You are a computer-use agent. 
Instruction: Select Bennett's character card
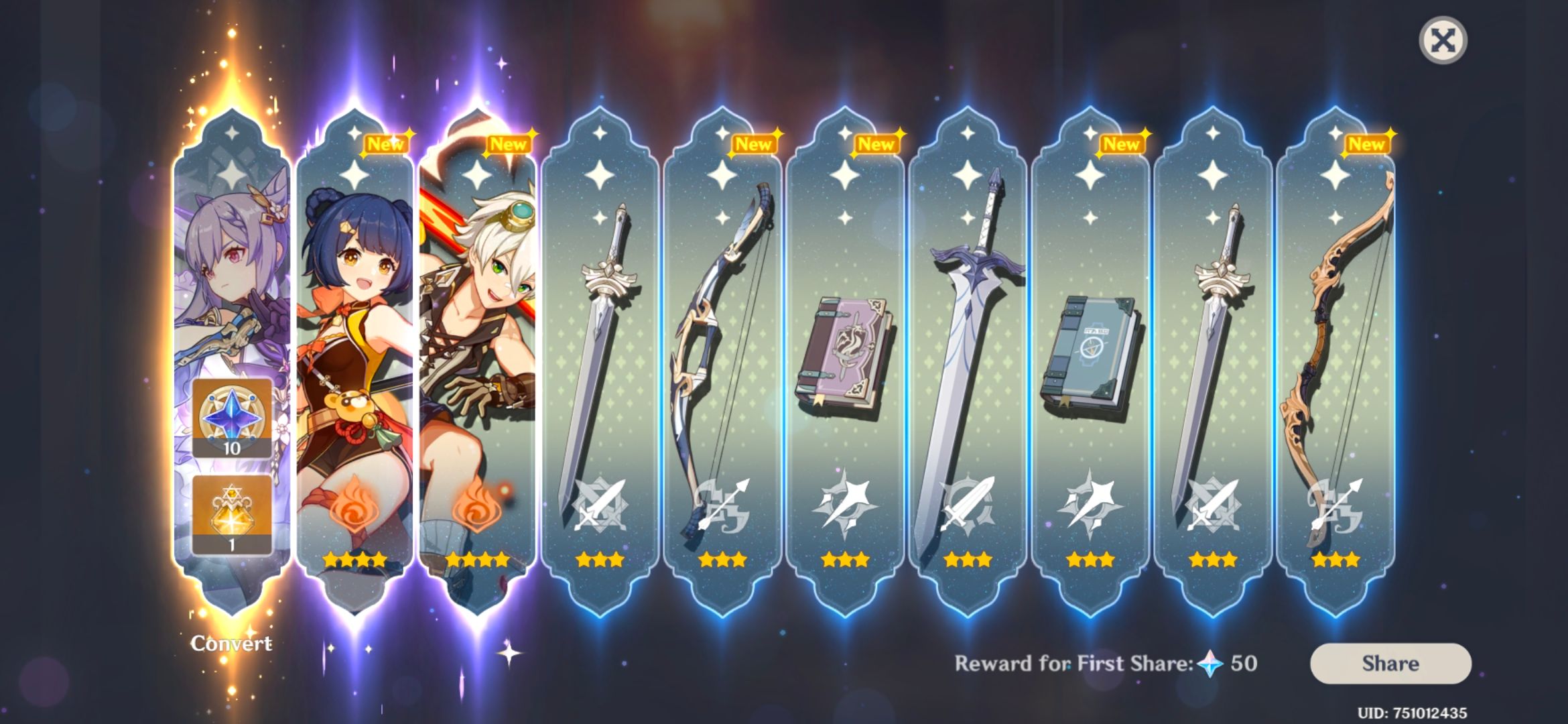pyautogui.click(x=481, y=302)
